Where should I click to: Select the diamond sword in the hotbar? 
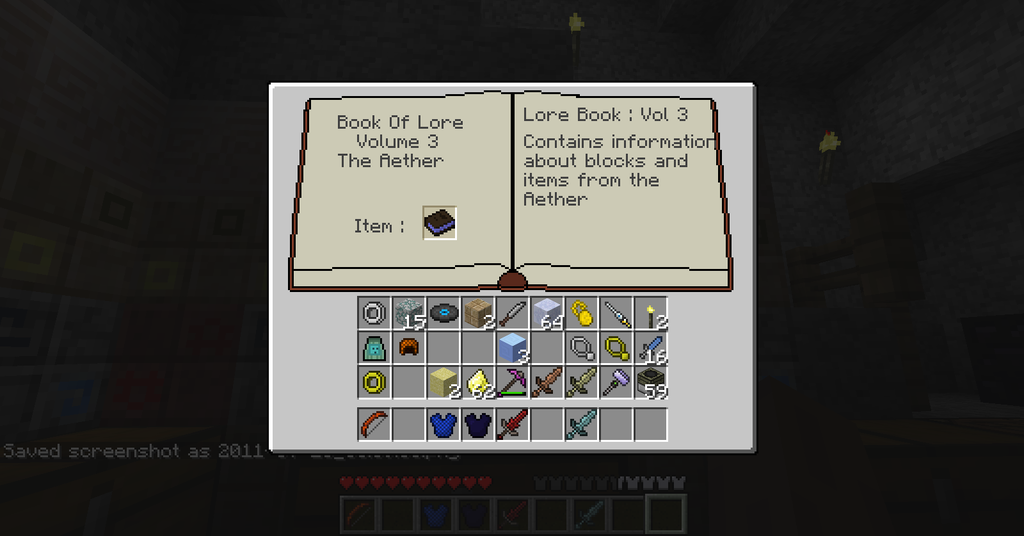click(581, 424)
